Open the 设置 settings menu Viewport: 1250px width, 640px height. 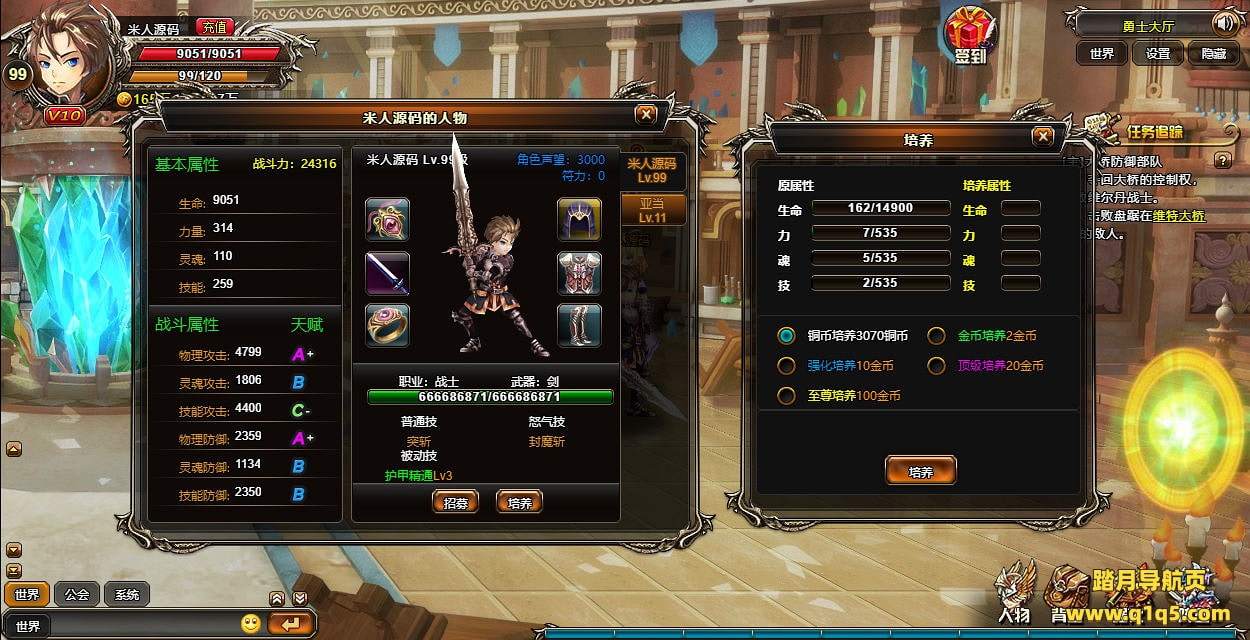tap(1157, 54)
